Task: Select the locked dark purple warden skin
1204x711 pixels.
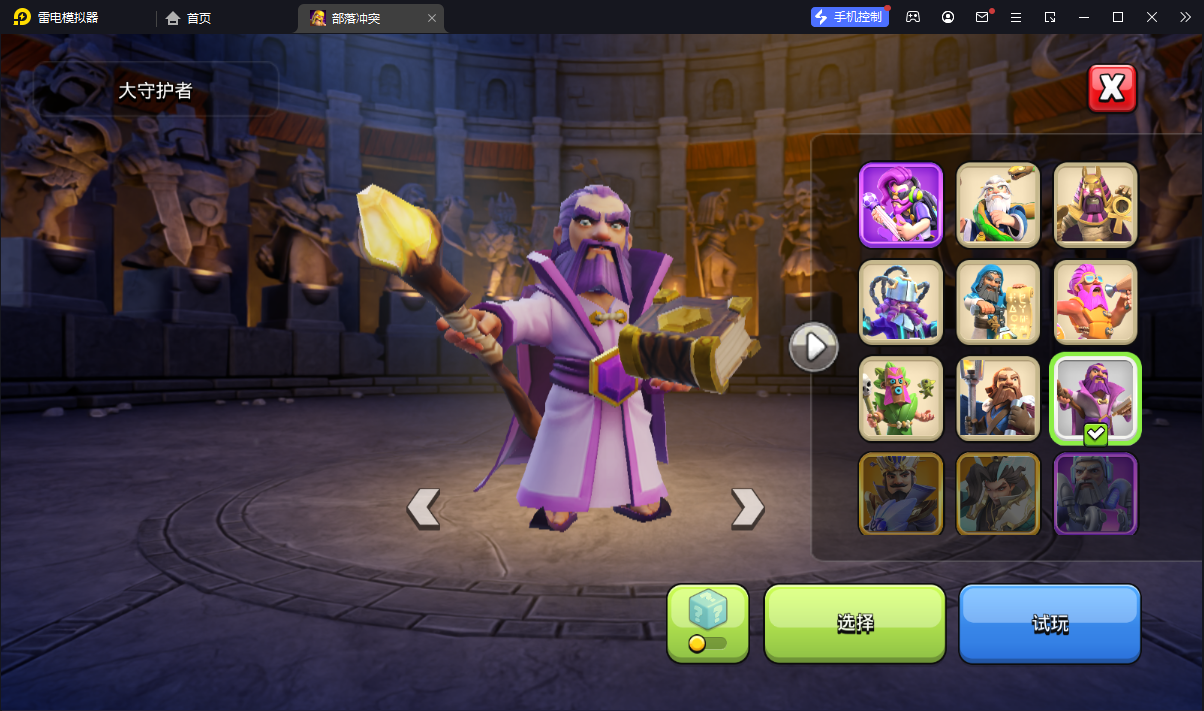Action: tap(1096, 494)
